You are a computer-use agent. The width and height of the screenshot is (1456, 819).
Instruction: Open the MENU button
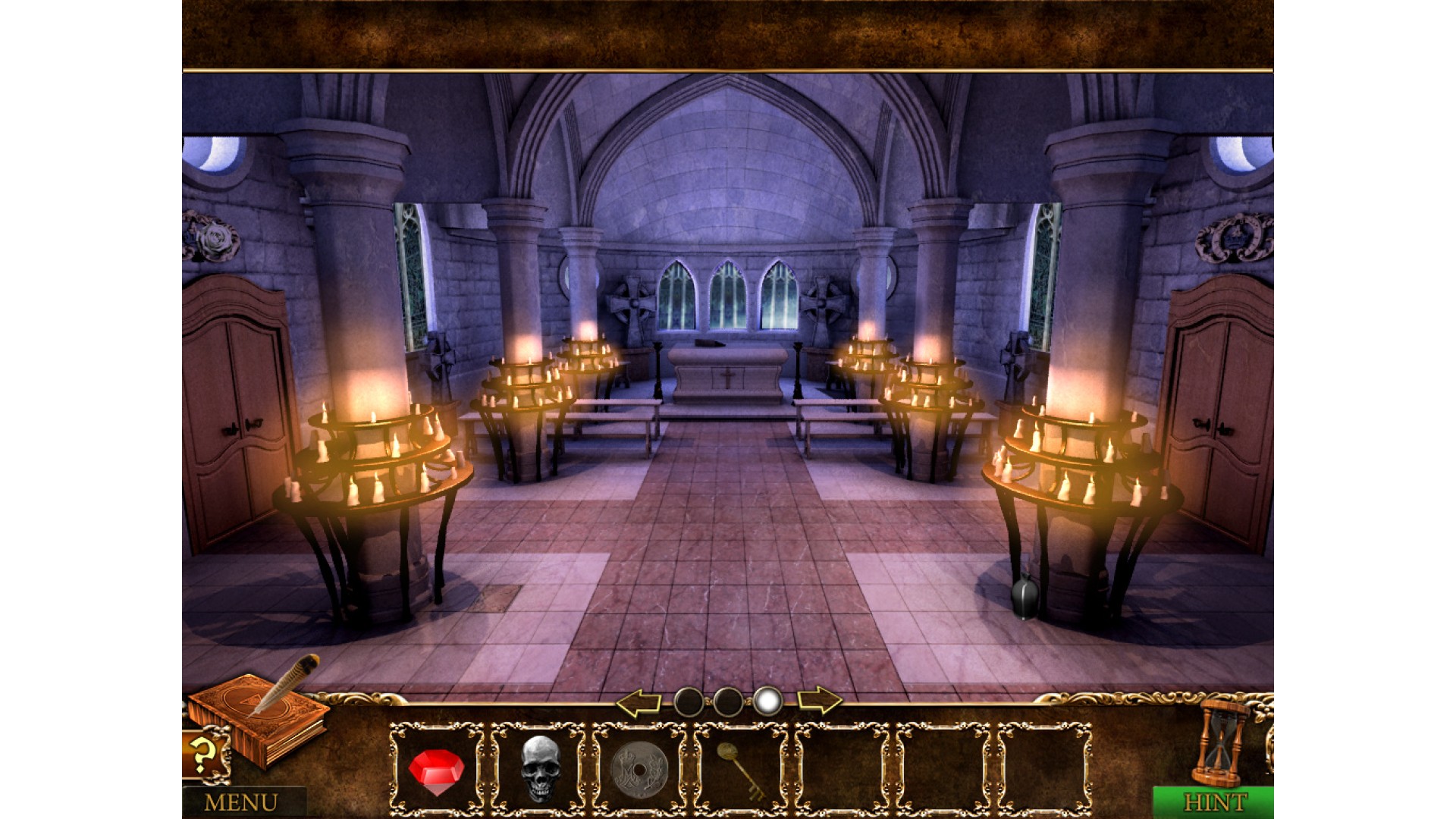(x=242, y=802)
